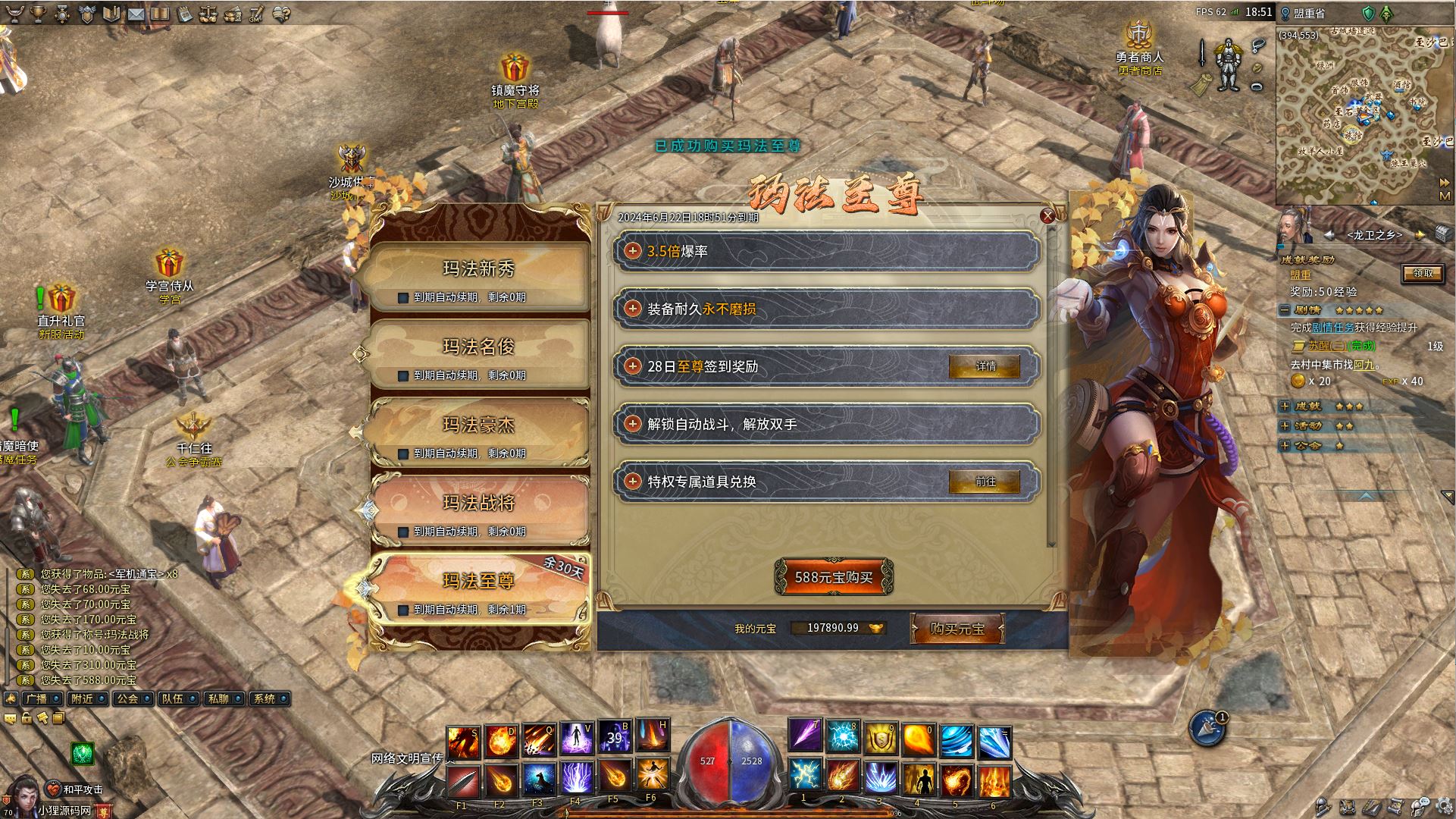Open the 购买元宝 recharge button

(957, 629)
